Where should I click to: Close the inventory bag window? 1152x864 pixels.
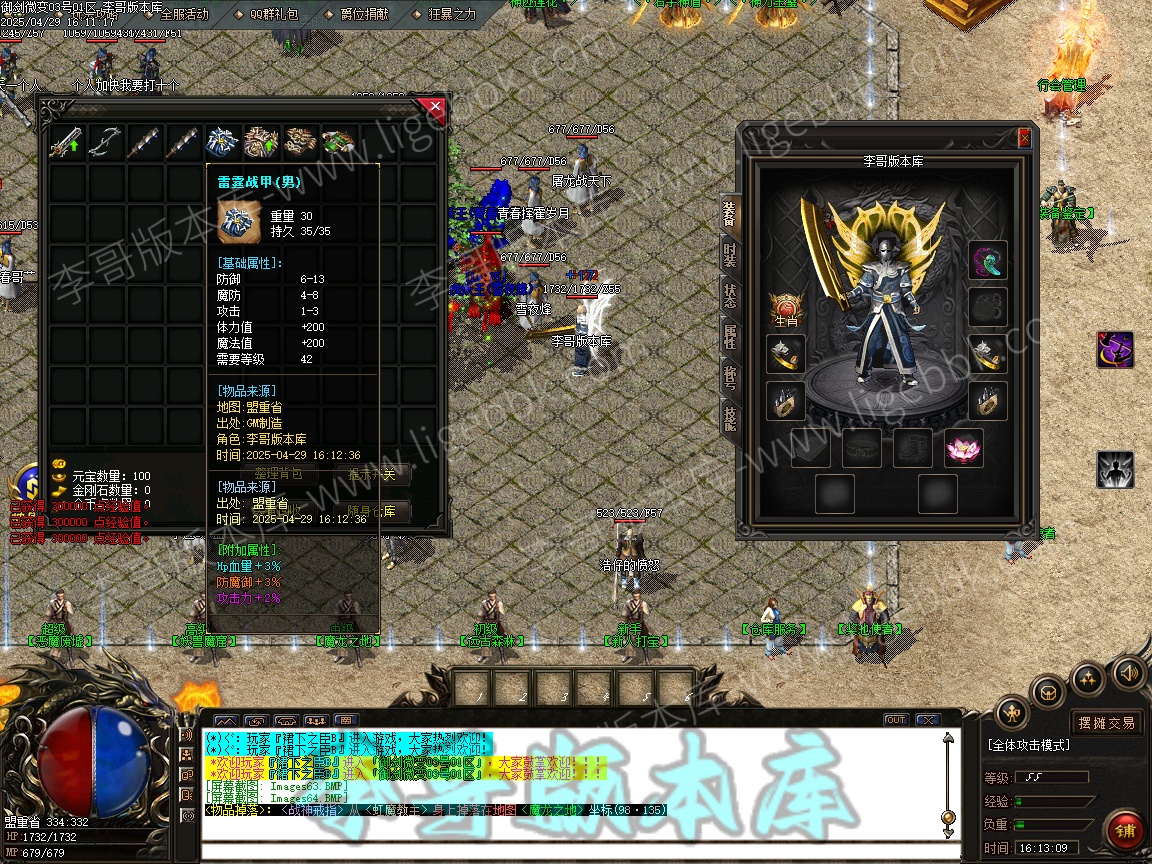coord(433,106)
